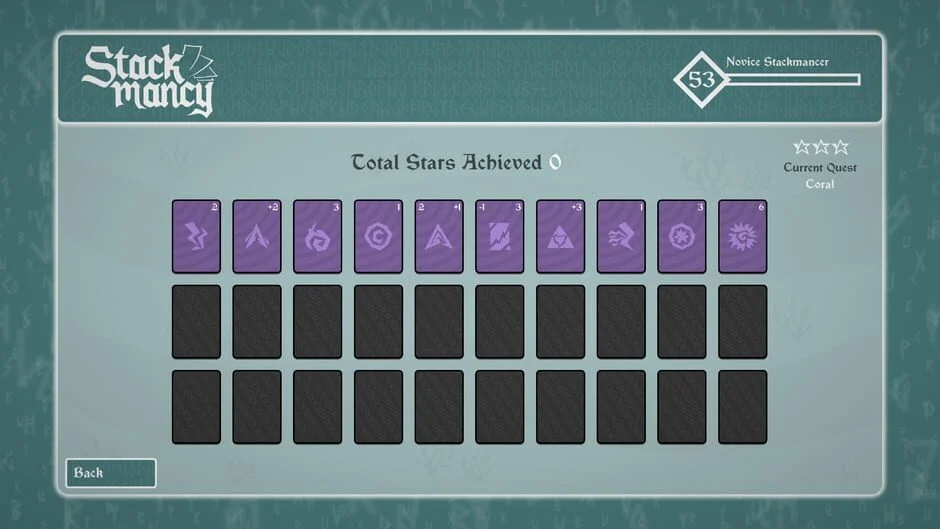The image size is (940, 529).
Task: Click the level 53 diamond badge
Action: click(702, 79)
